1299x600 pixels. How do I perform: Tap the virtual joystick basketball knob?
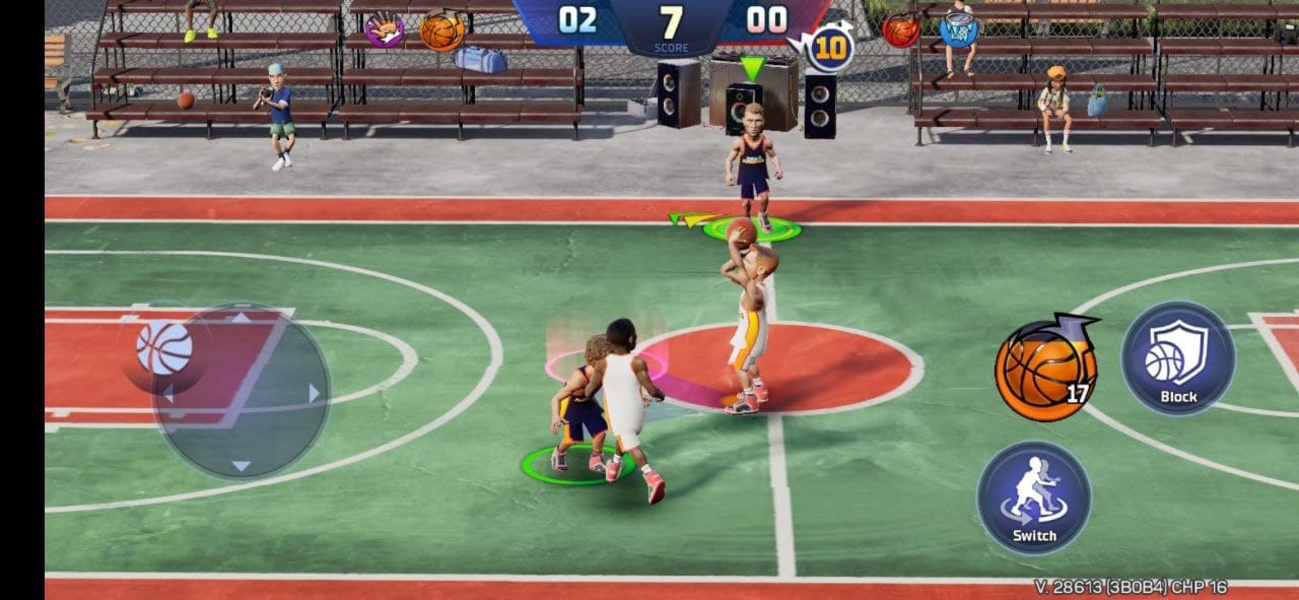pos(164,348)
